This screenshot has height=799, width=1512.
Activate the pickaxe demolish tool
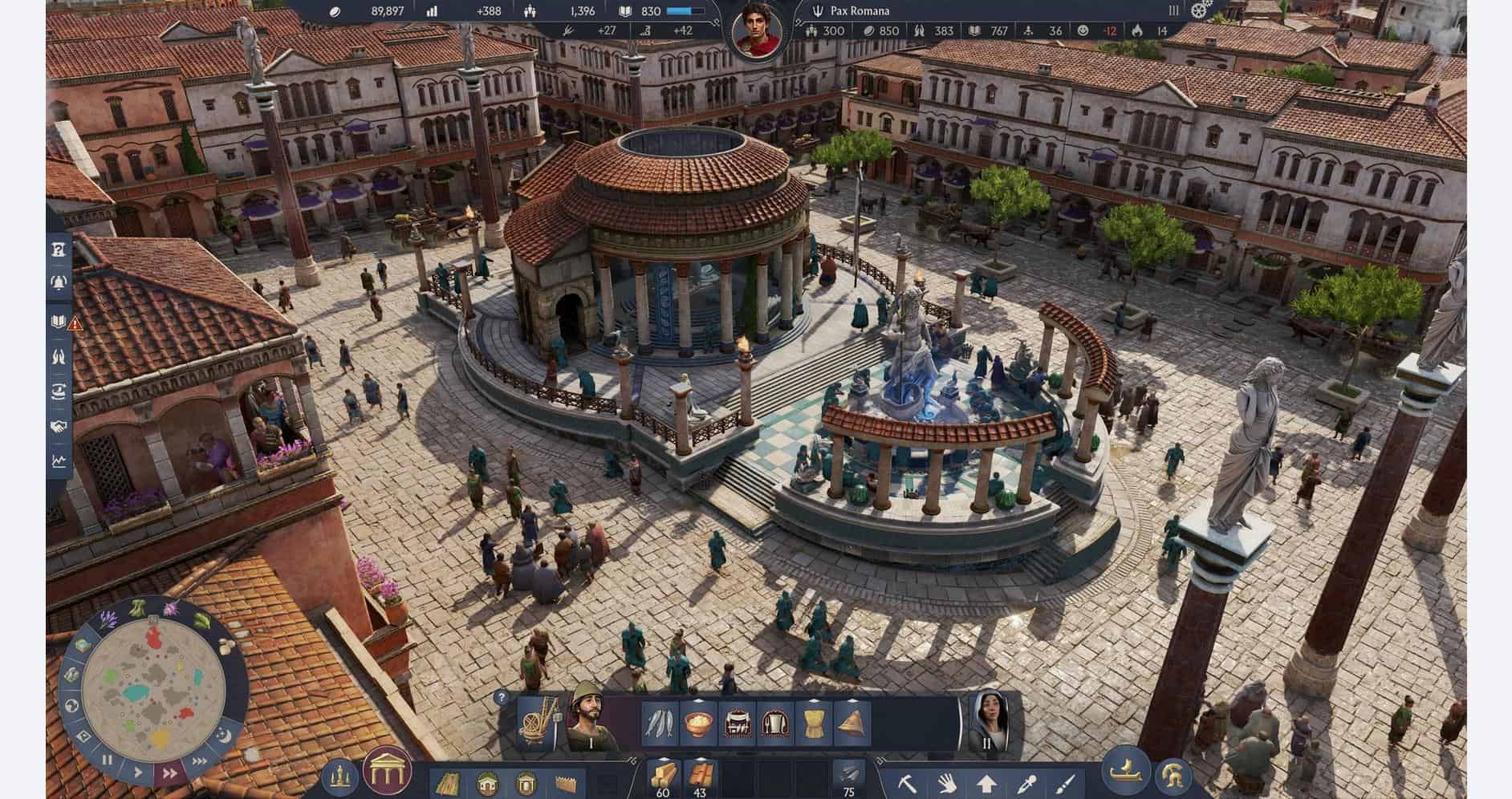pyautogui.click(x=907, y=782)
